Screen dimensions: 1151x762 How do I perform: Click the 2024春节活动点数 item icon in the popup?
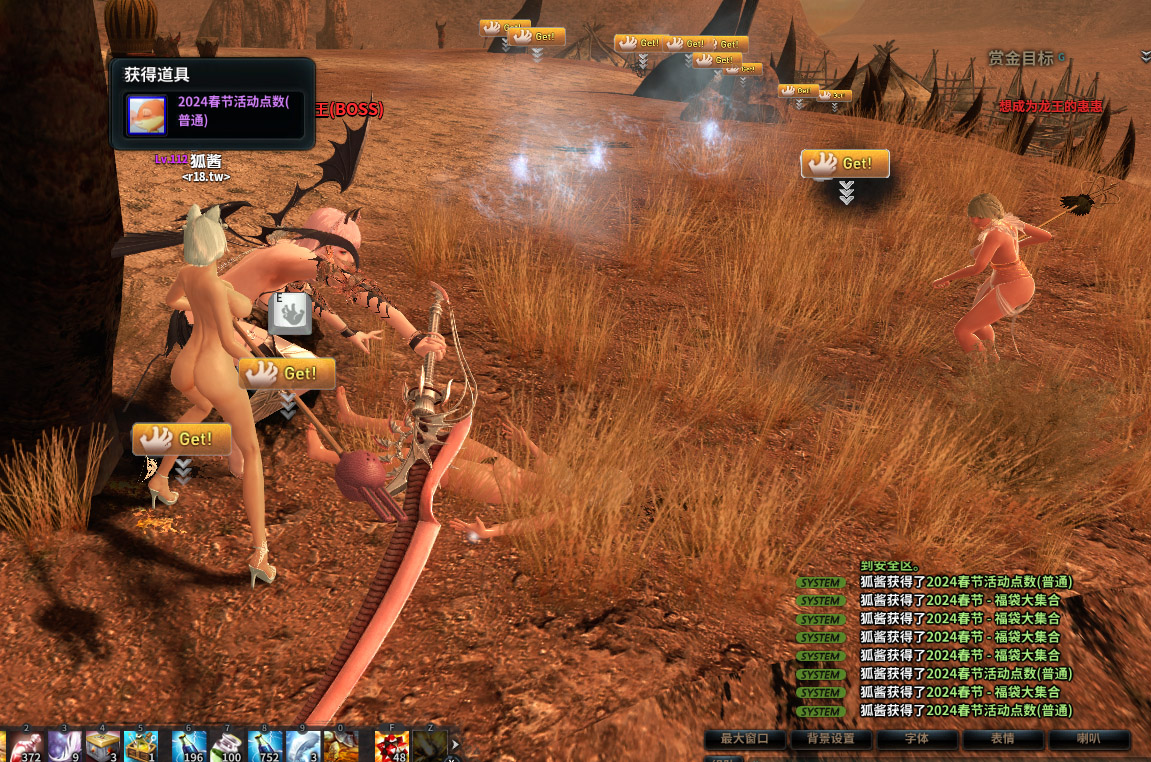point(147,114)
